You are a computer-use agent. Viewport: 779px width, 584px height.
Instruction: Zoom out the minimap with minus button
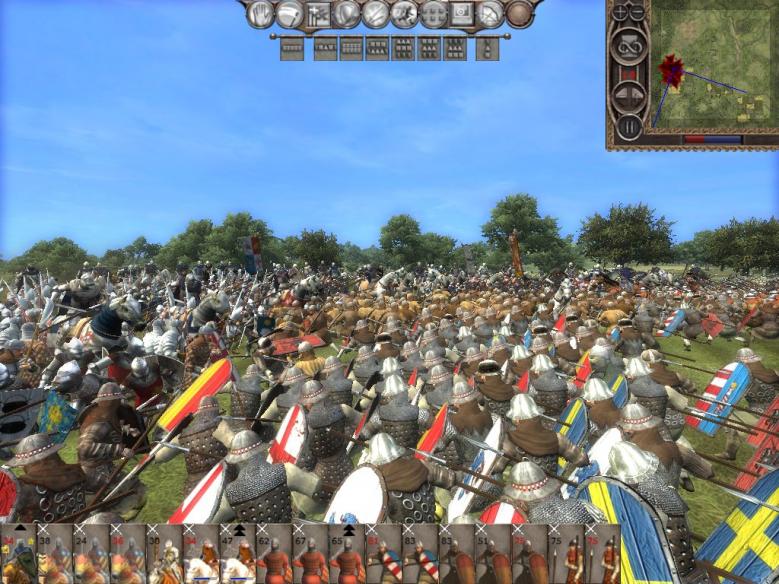636,12
